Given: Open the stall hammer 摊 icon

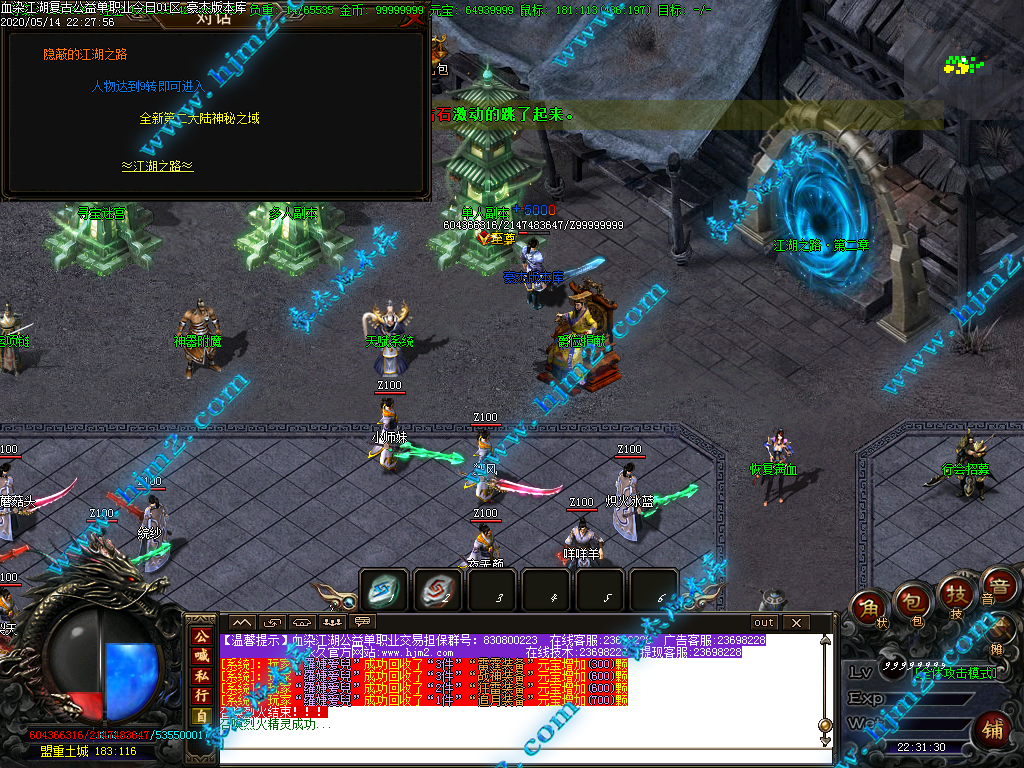Looking at the screenshot, I should tap(1001, 630).
